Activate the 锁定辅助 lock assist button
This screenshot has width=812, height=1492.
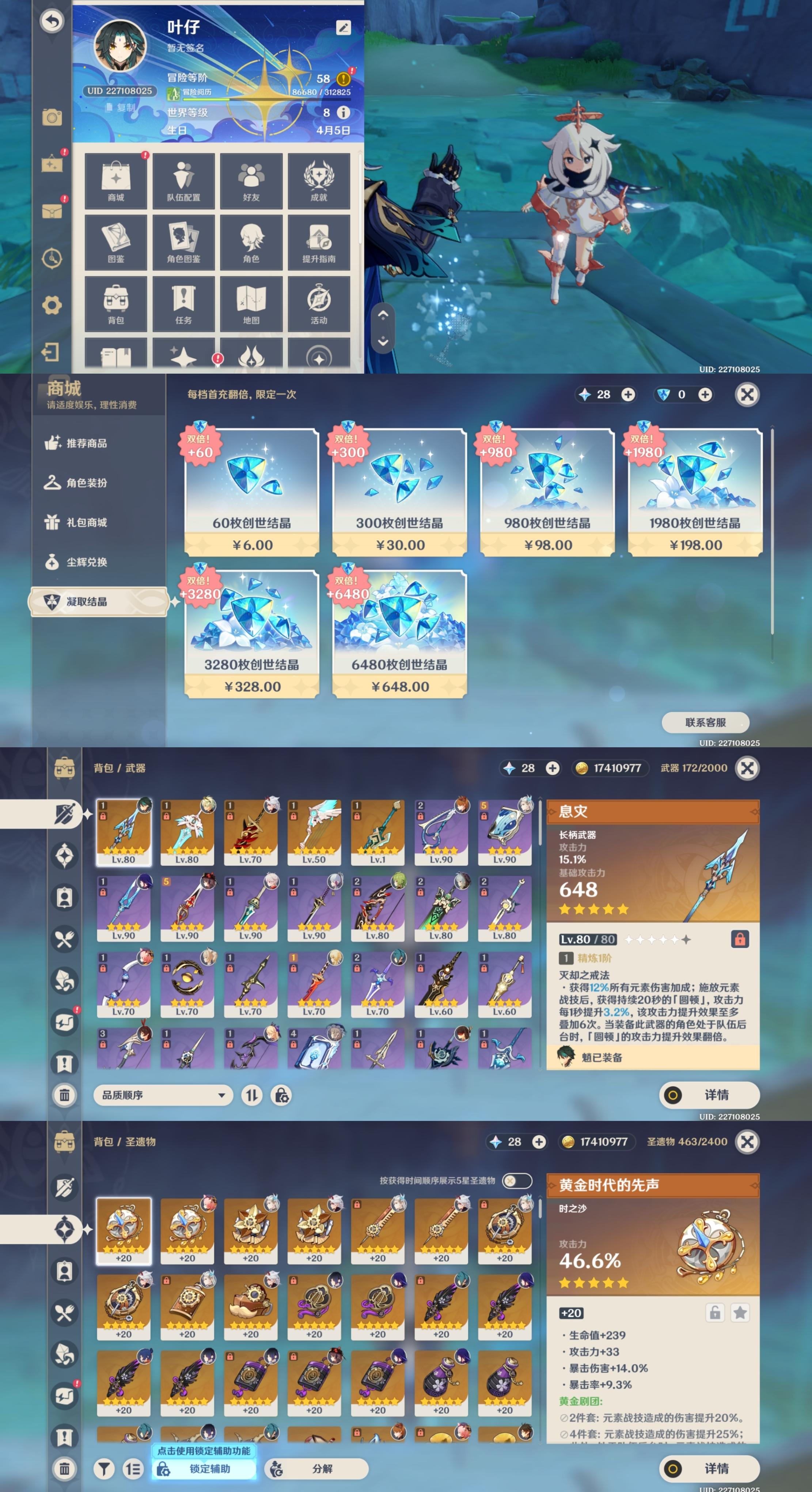coord(204,1468)
